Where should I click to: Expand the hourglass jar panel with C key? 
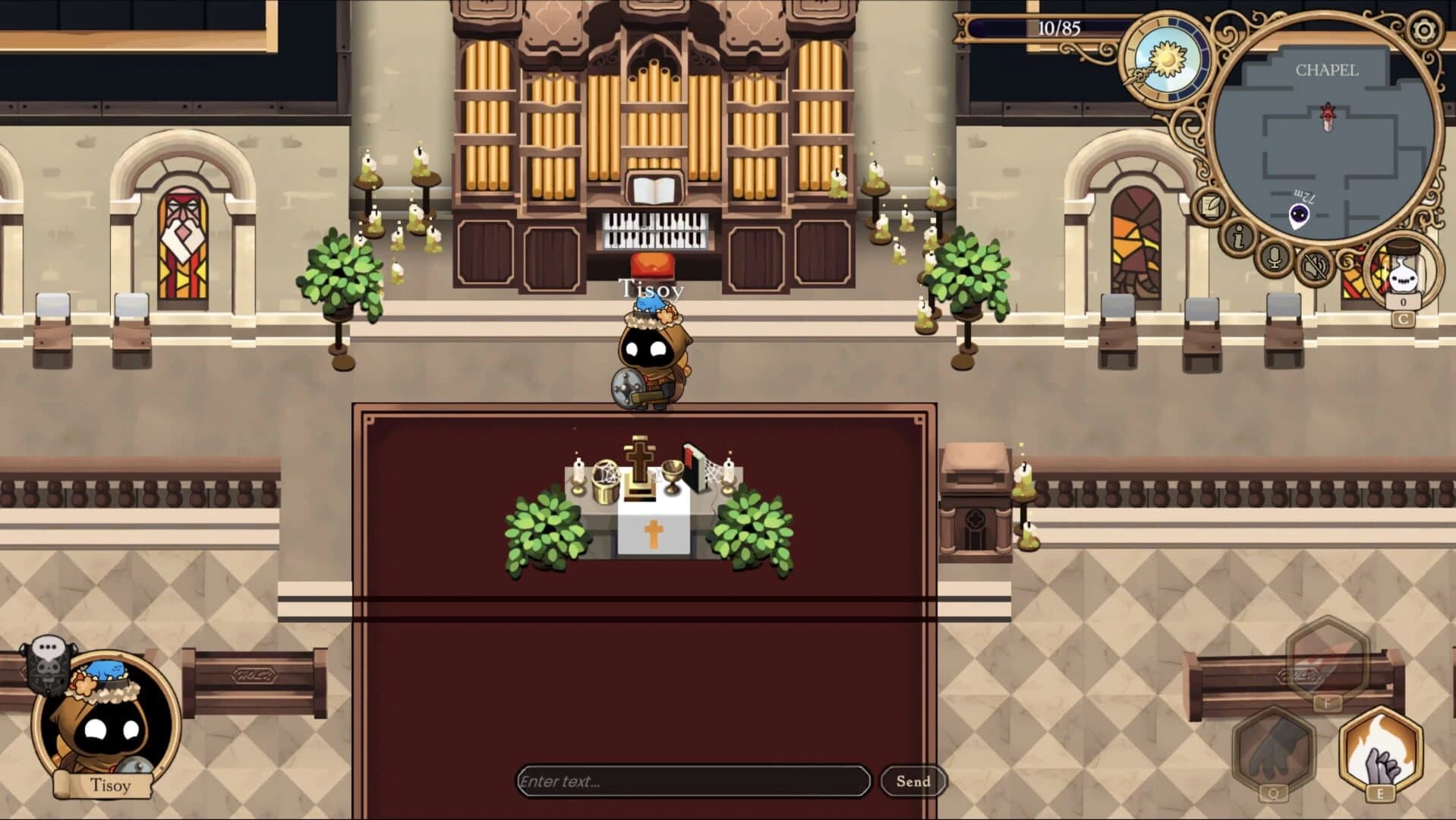coord(1403,318)
